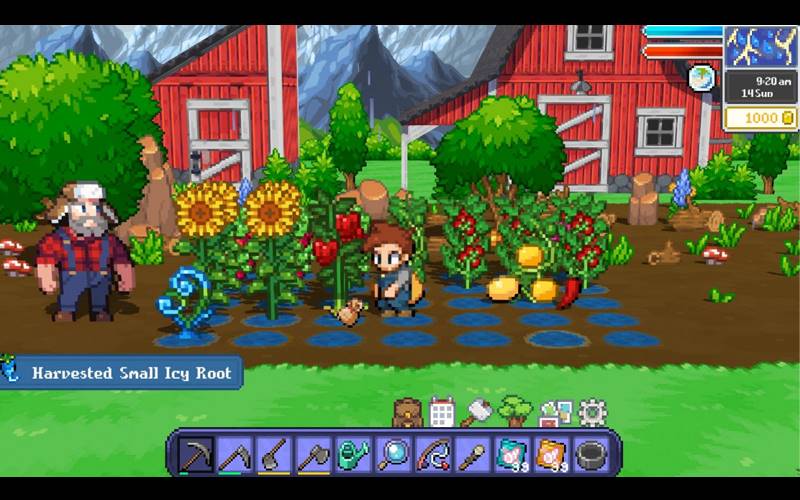
Task: Equip the fishing rod slot
Action: click(432, 454)
